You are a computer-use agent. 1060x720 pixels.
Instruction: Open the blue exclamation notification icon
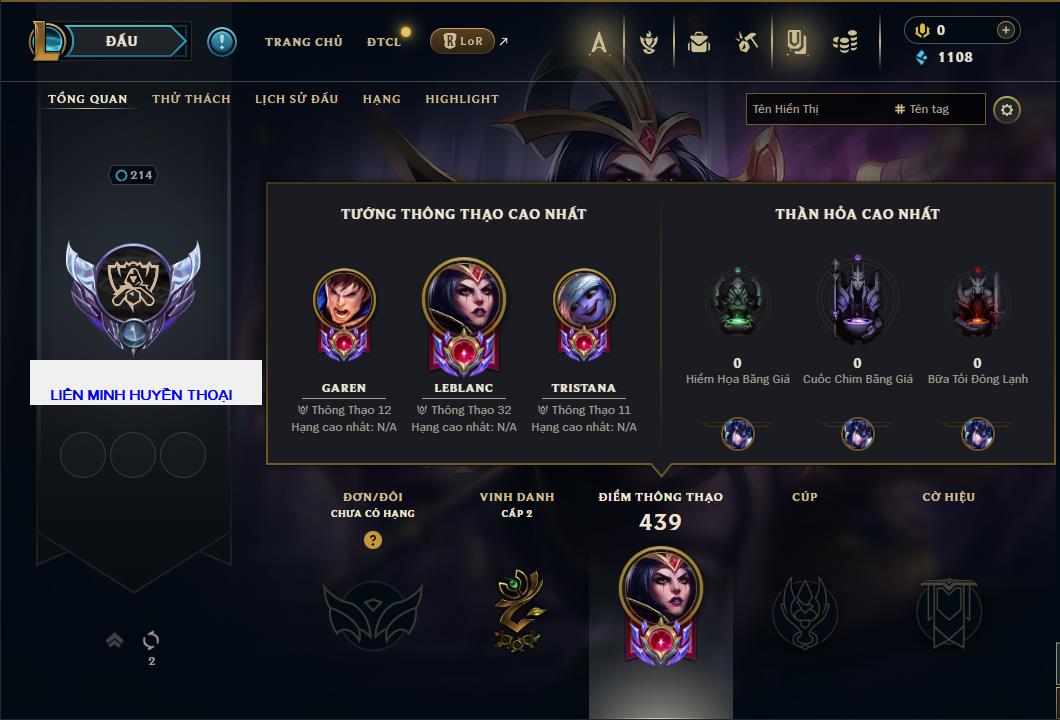tap(222, 41)
